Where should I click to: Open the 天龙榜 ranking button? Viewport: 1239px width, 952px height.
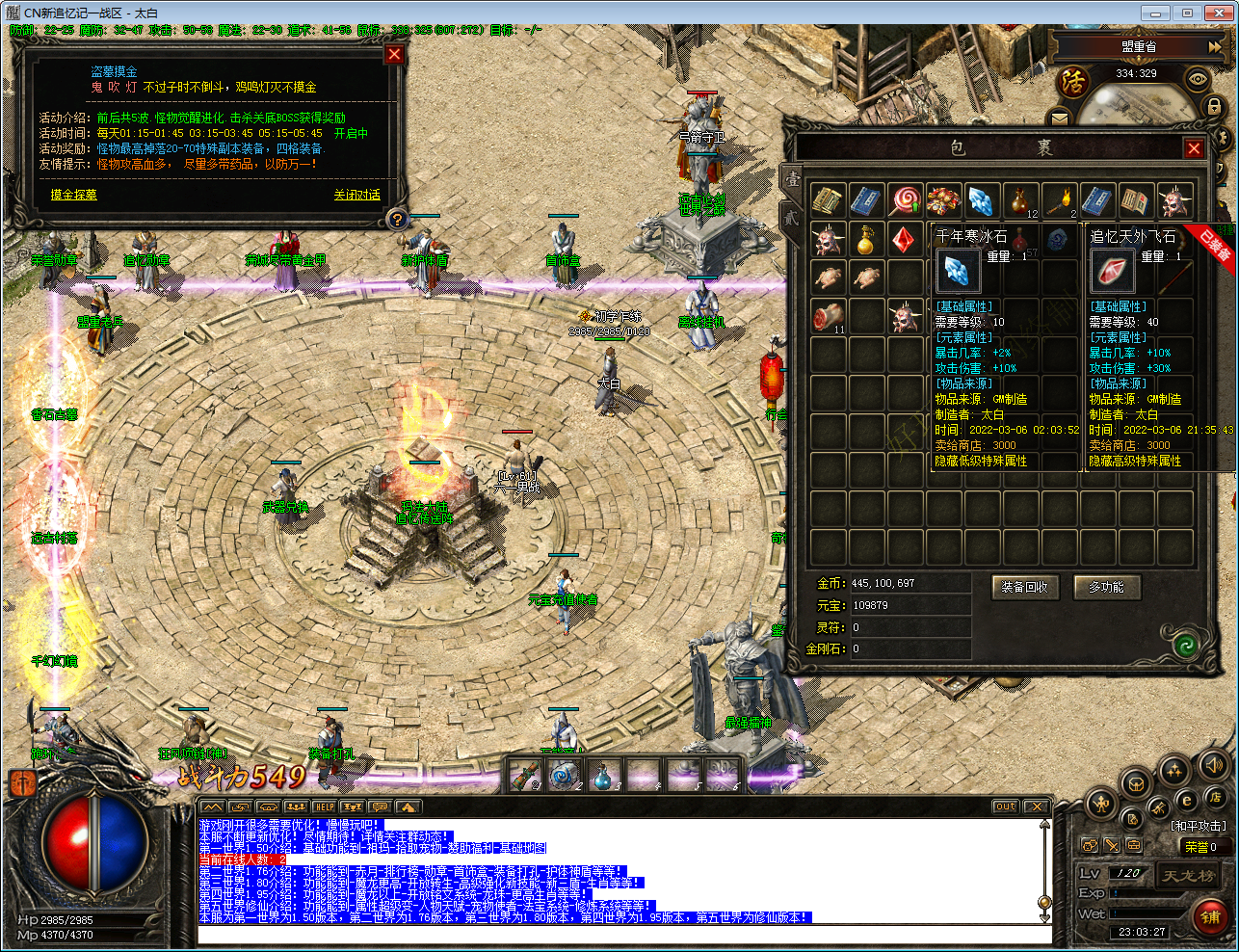1188,876
